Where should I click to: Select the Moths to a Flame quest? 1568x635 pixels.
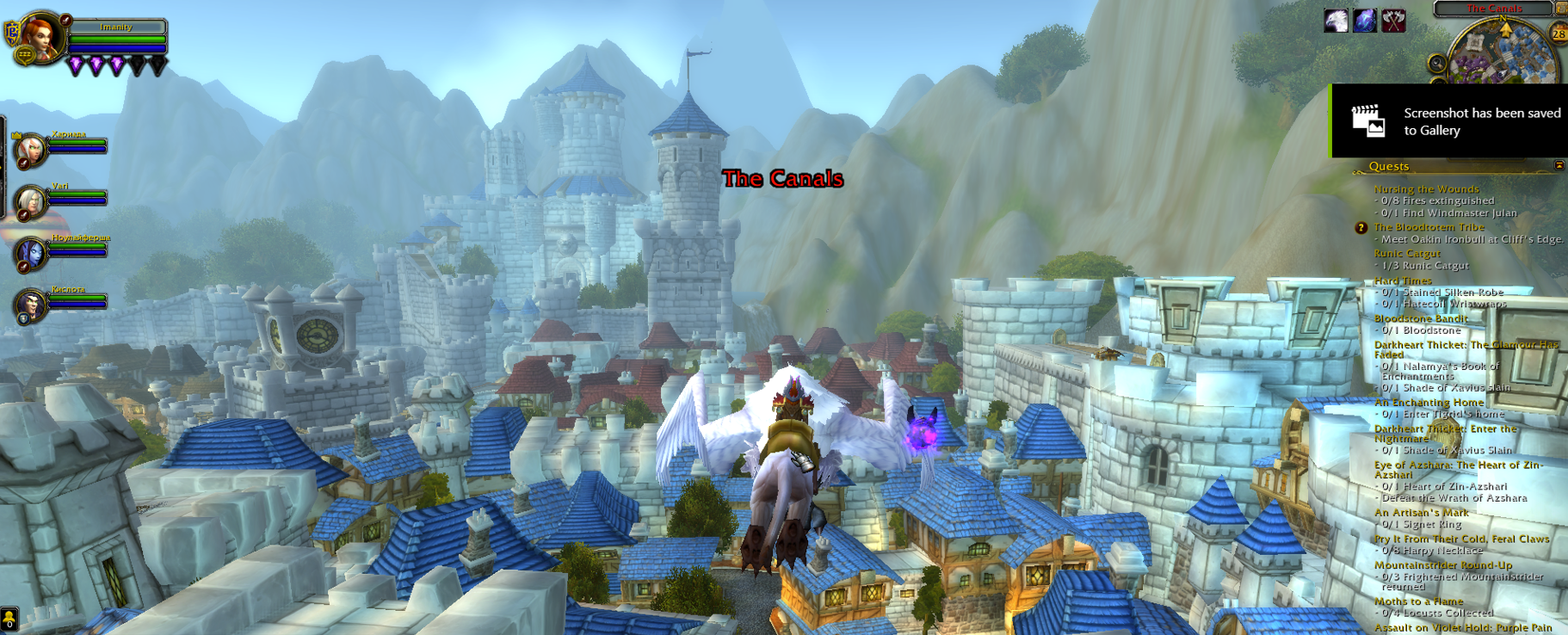pos(1418,601)
